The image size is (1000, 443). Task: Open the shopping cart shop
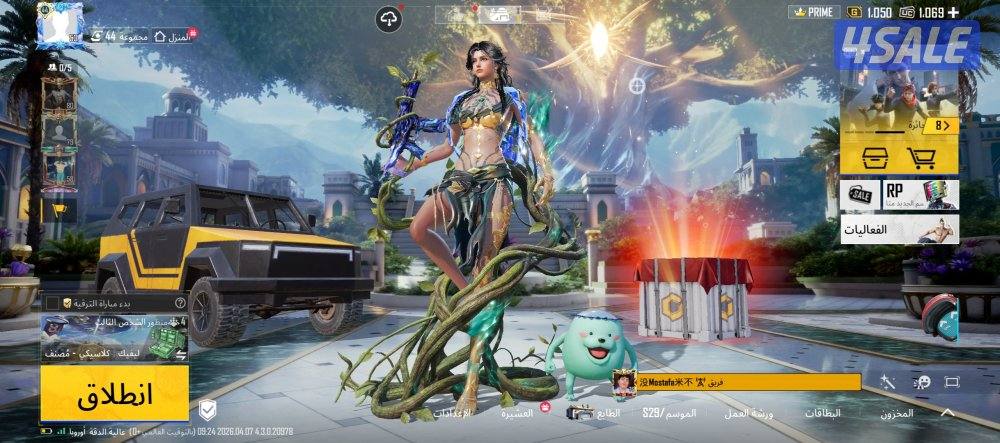[920, 157]
